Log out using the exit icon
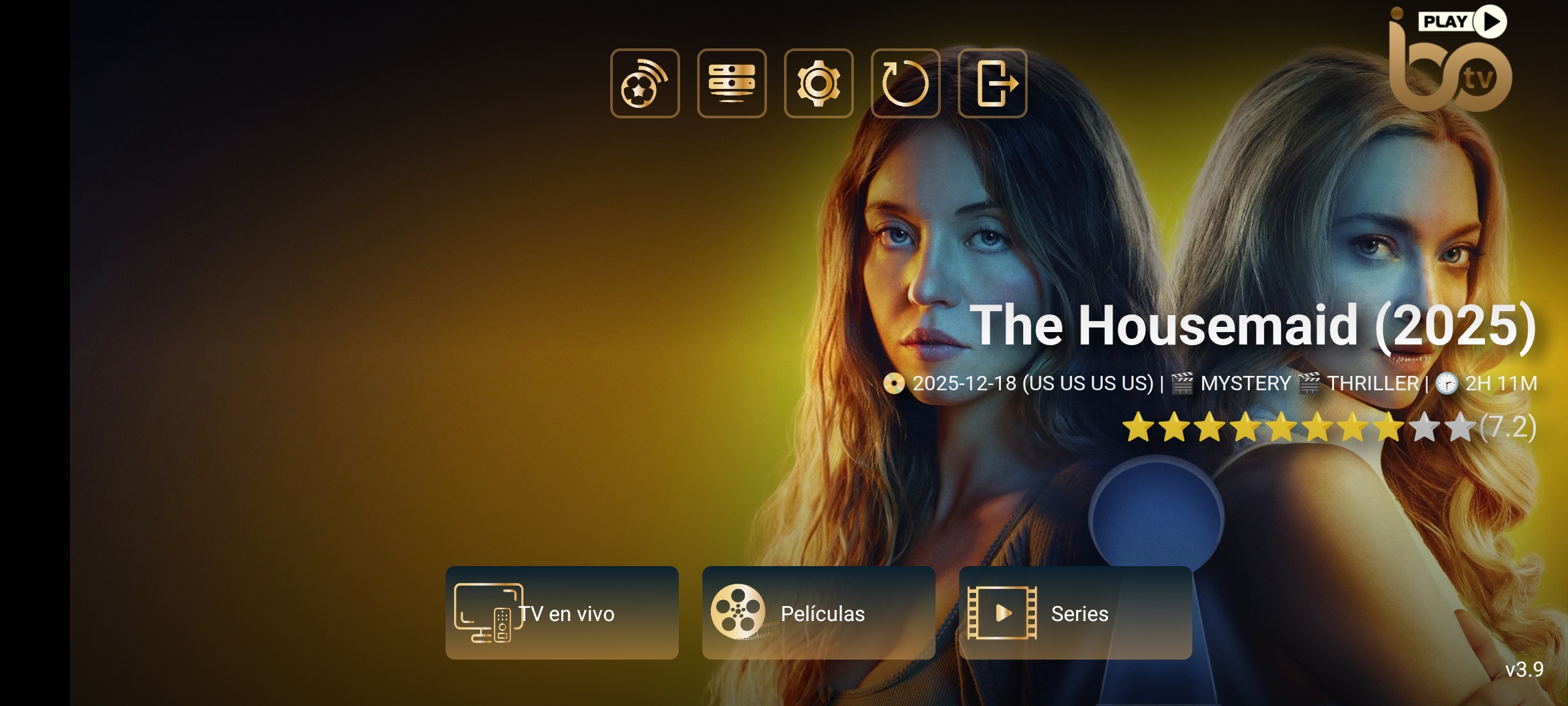 [992, 83]
